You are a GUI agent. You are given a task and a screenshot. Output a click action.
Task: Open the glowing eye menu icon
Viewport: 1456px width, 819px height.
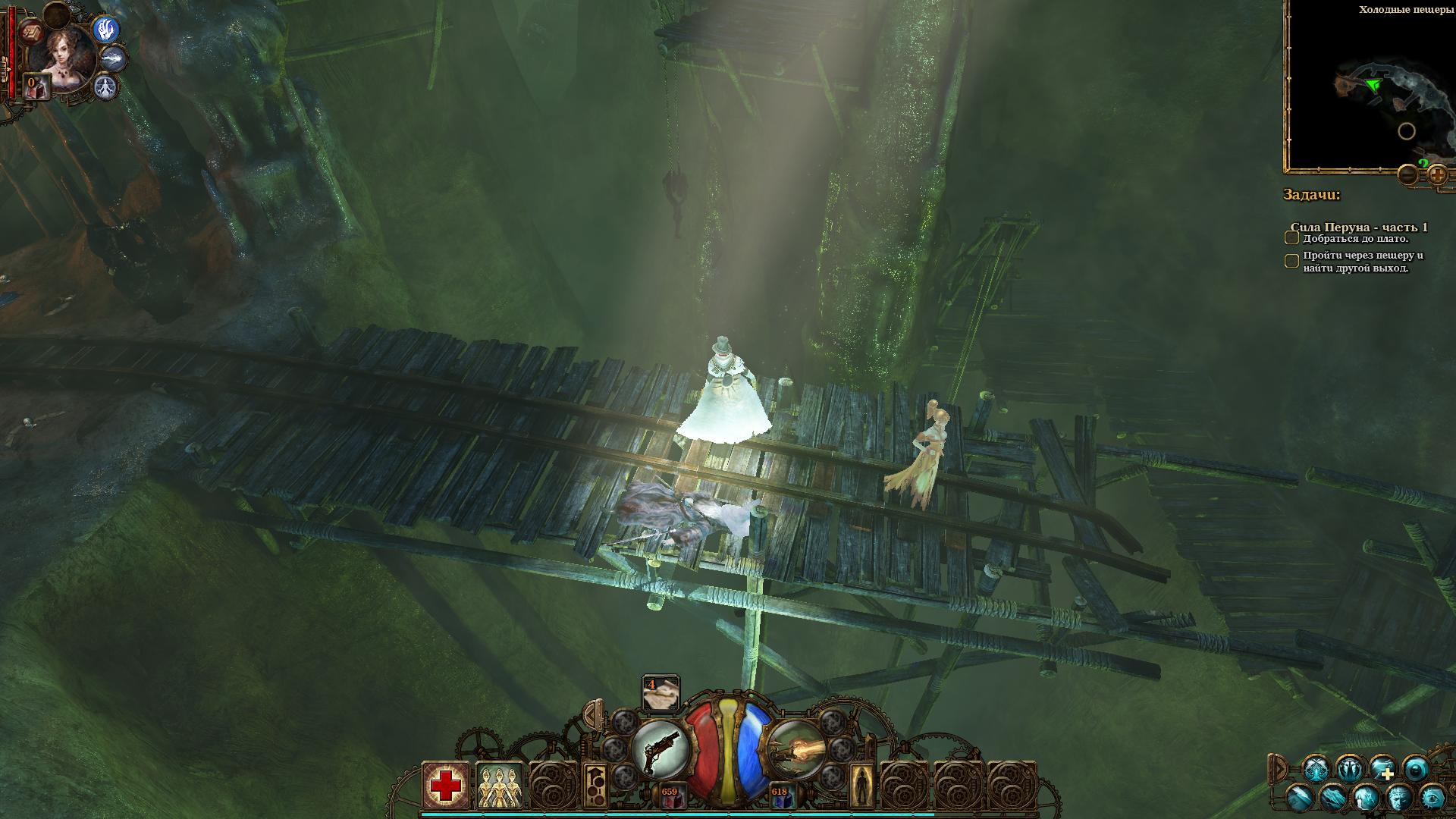pos(1432,796)
